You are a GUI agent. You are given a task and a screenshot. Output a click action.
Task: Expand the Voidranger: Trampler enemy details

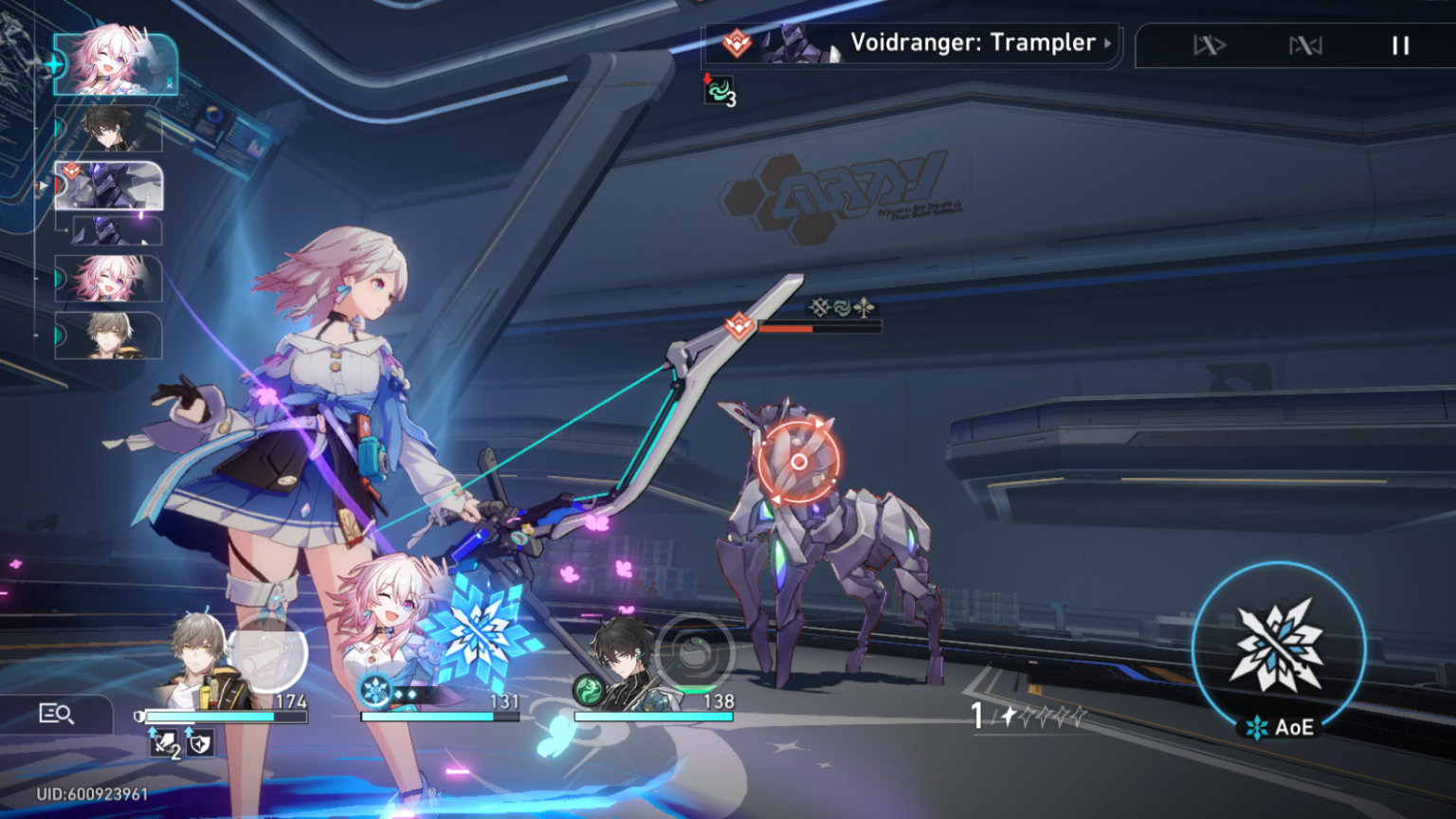tap(1107, 44)
